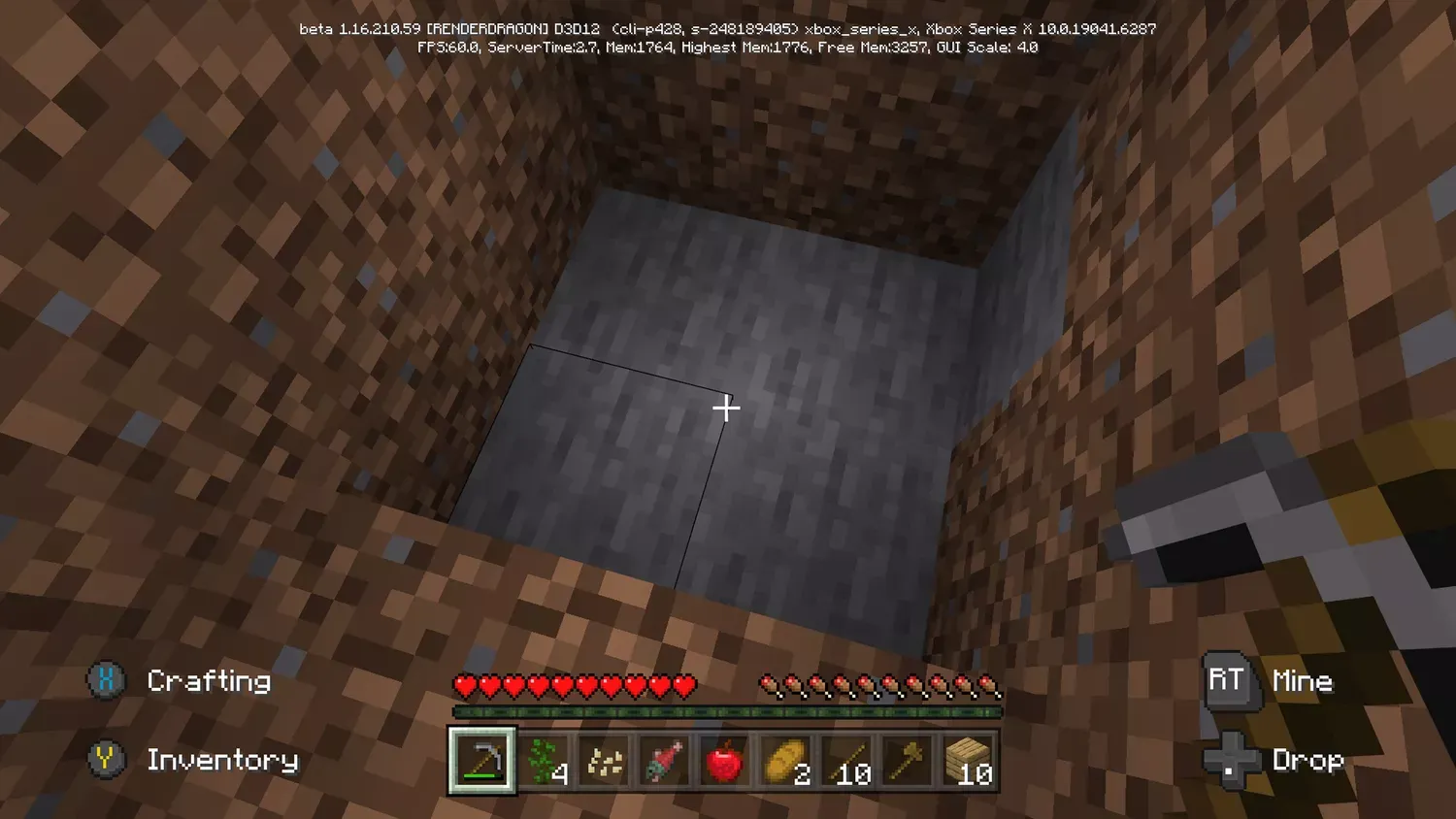Select the wooden axe in the hotbar
Image resolution: width=1456 pixels, height=819 pixels.
[908, 760]
